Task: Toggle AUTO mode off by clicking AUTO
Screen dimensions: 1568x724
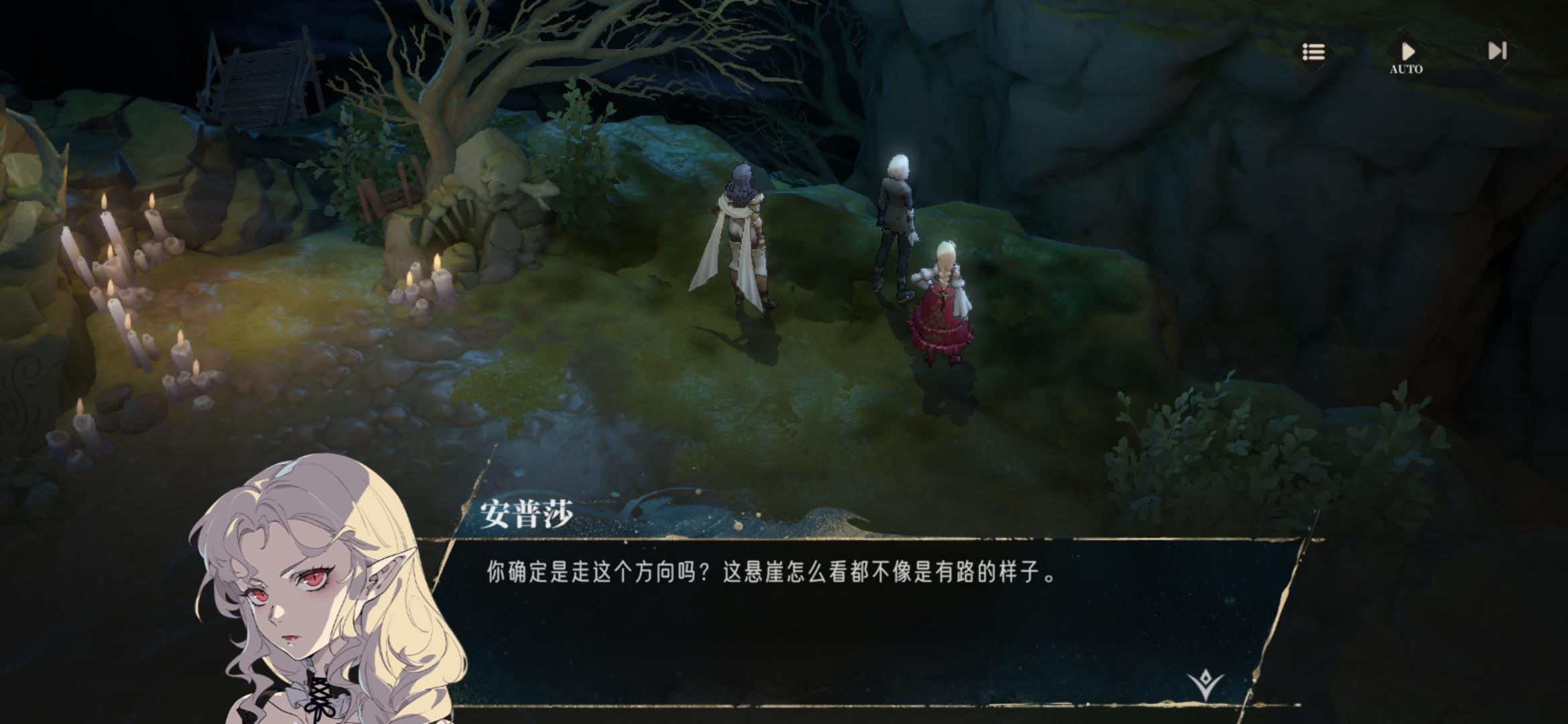Action: tap(1408, 67)
